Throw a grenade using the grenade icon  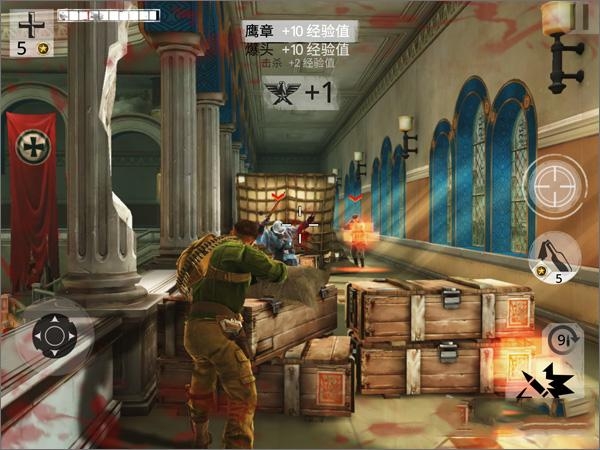click(x=554, y=256)
